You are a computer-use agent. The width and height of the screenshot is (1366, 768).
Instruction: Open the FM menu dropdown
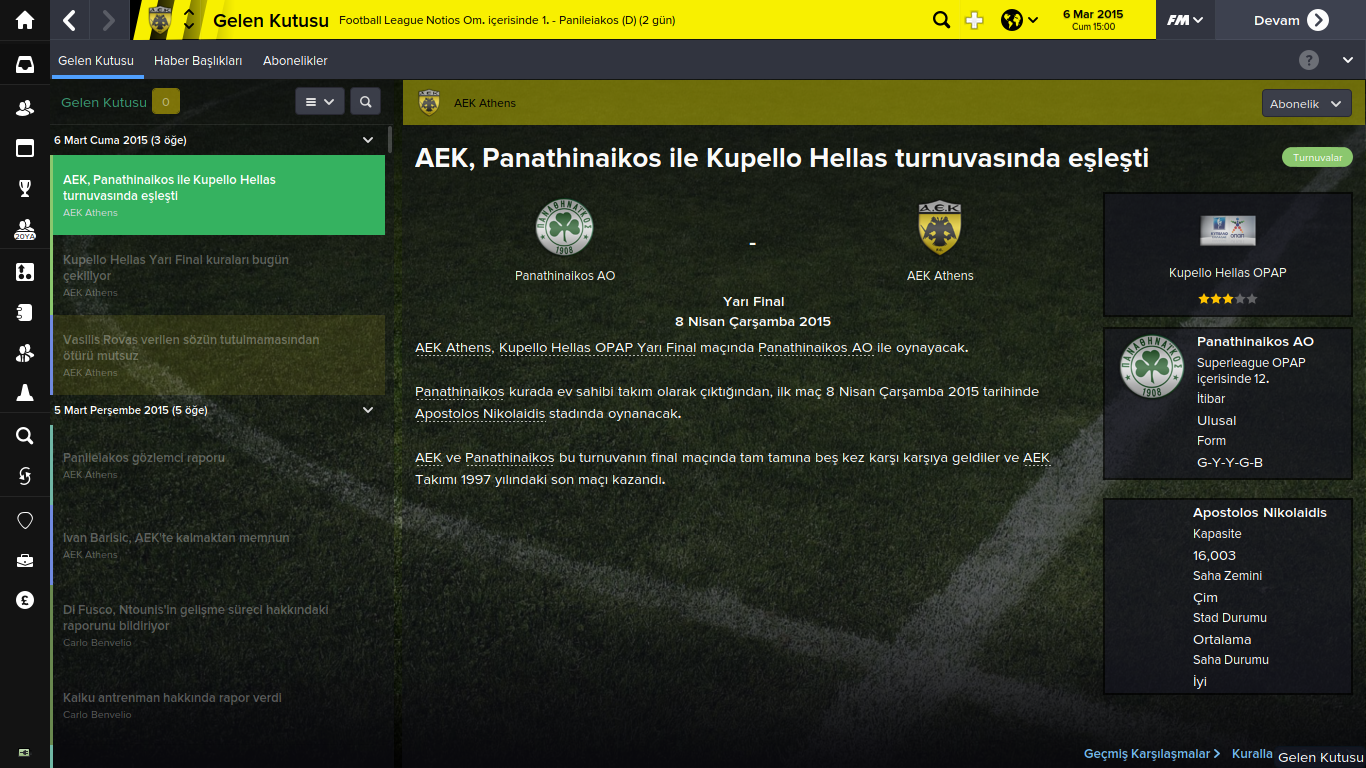(x=1185, y=20)
